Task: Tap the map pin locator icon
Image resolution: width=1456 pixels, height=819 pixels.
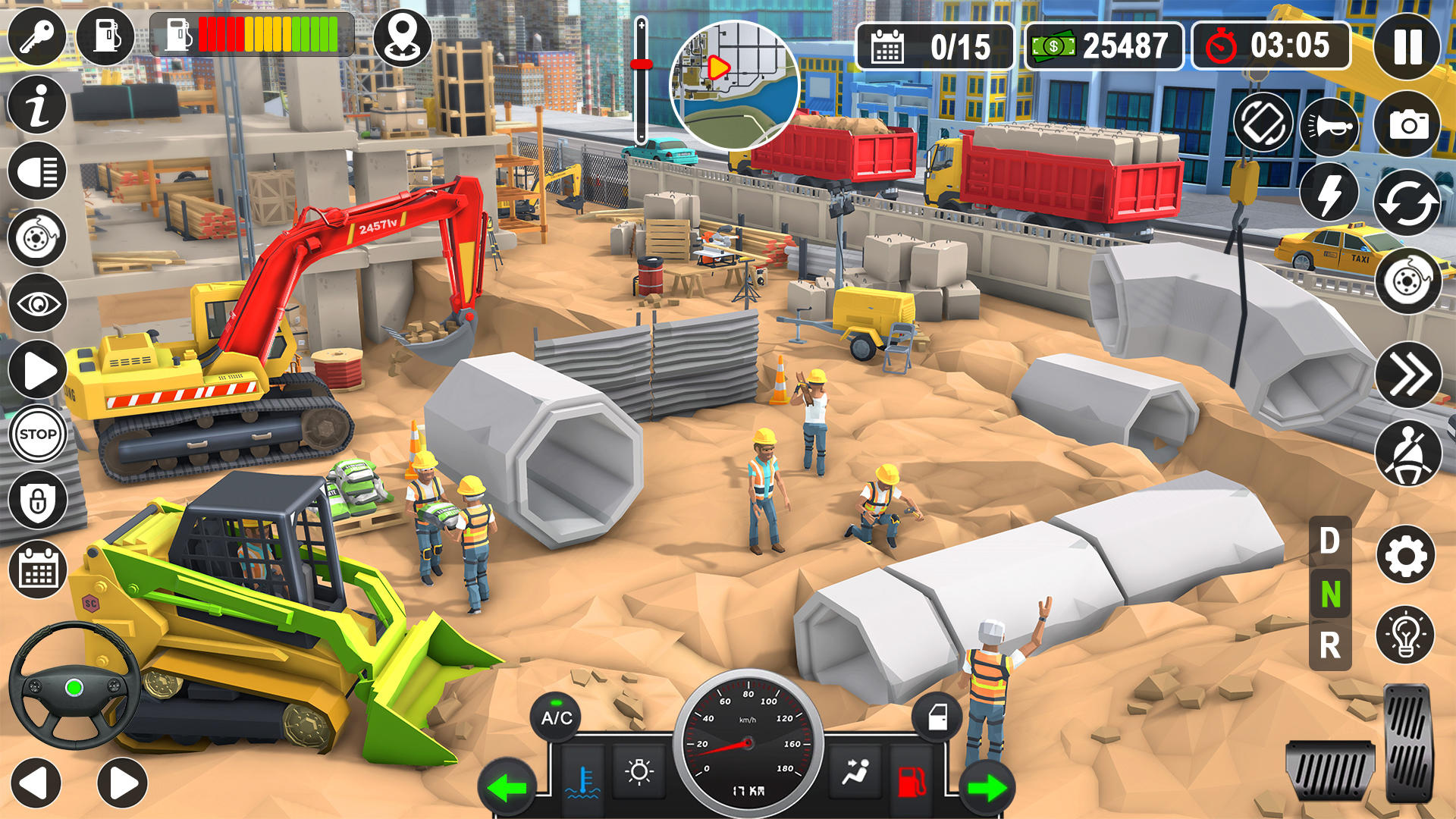Action: click(405, 36)
